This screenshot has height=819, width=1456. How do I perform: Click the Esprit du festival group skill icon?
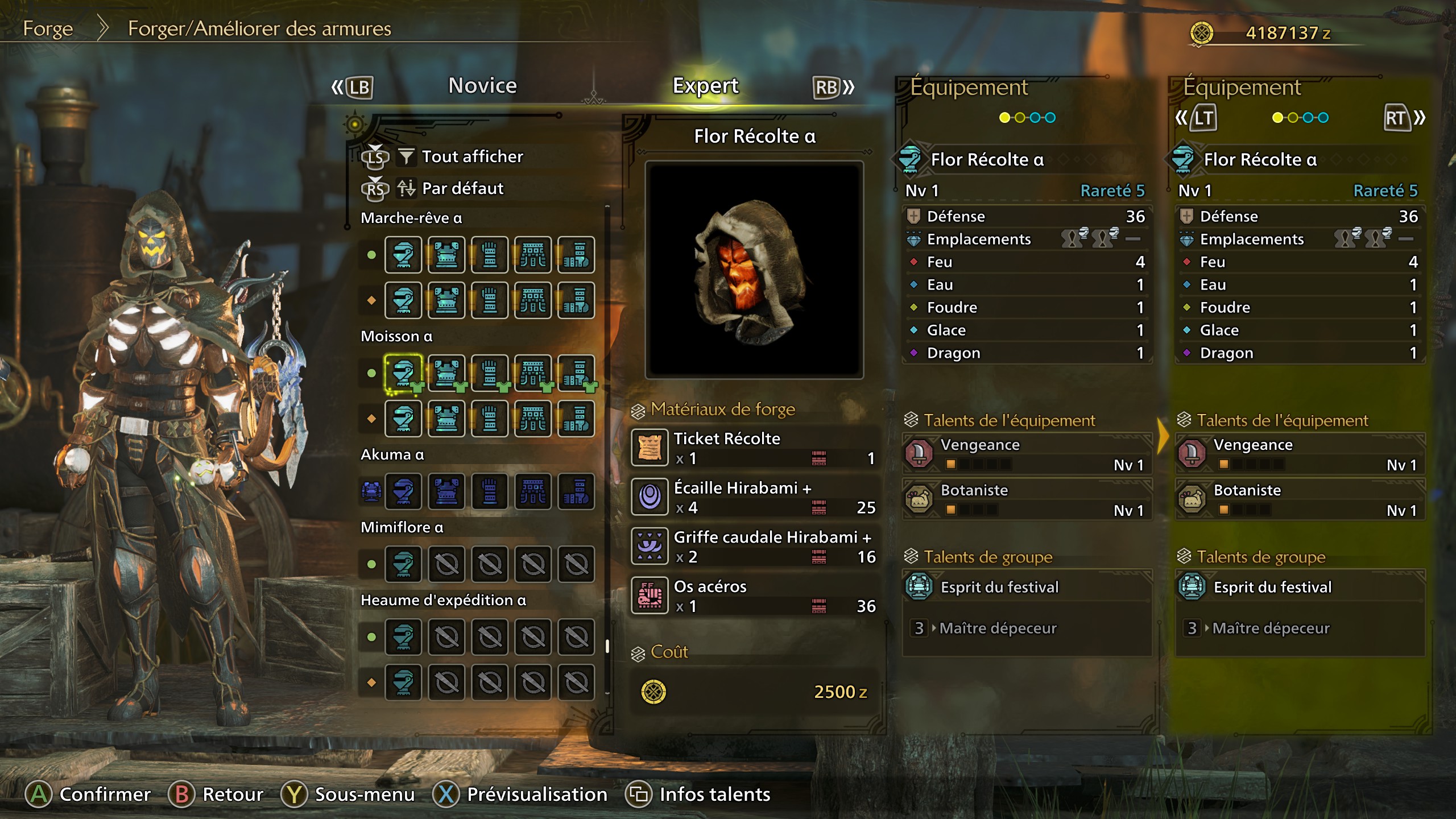(918, 587)
